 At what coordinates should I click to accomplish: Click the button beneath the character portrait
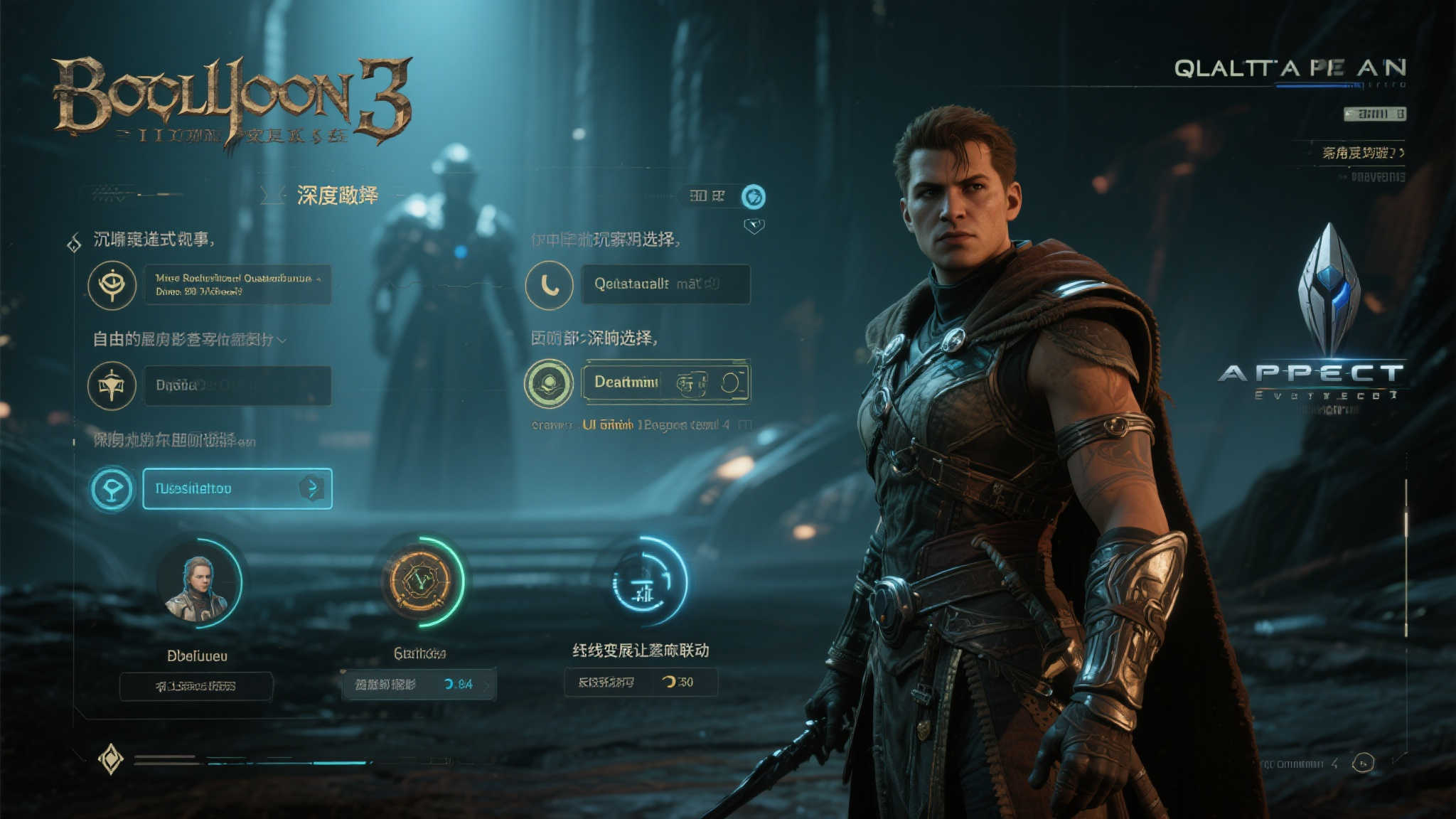click(196, 686)
